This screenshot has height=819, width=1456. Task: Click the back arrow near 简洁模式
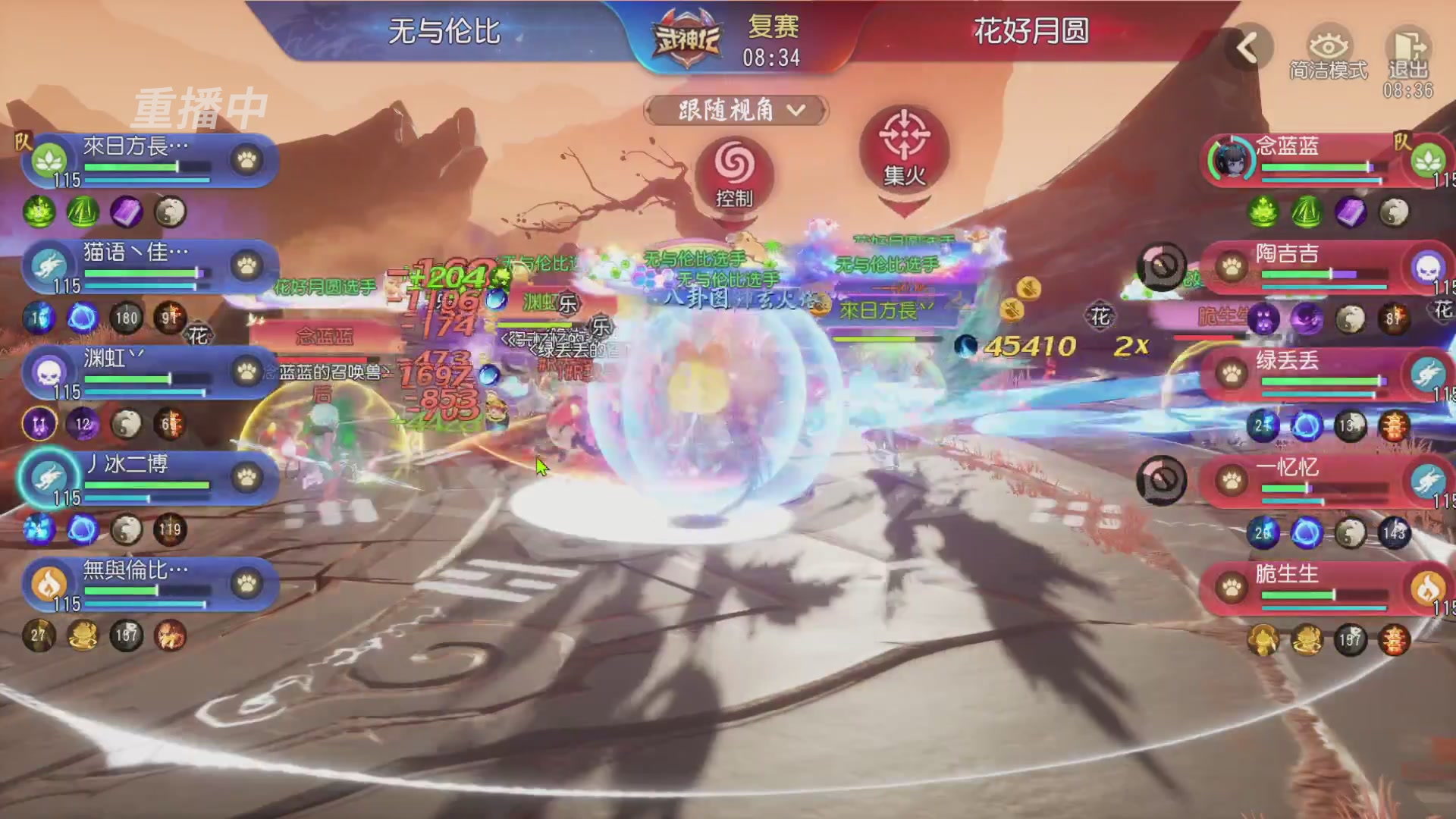(1246, 47)
